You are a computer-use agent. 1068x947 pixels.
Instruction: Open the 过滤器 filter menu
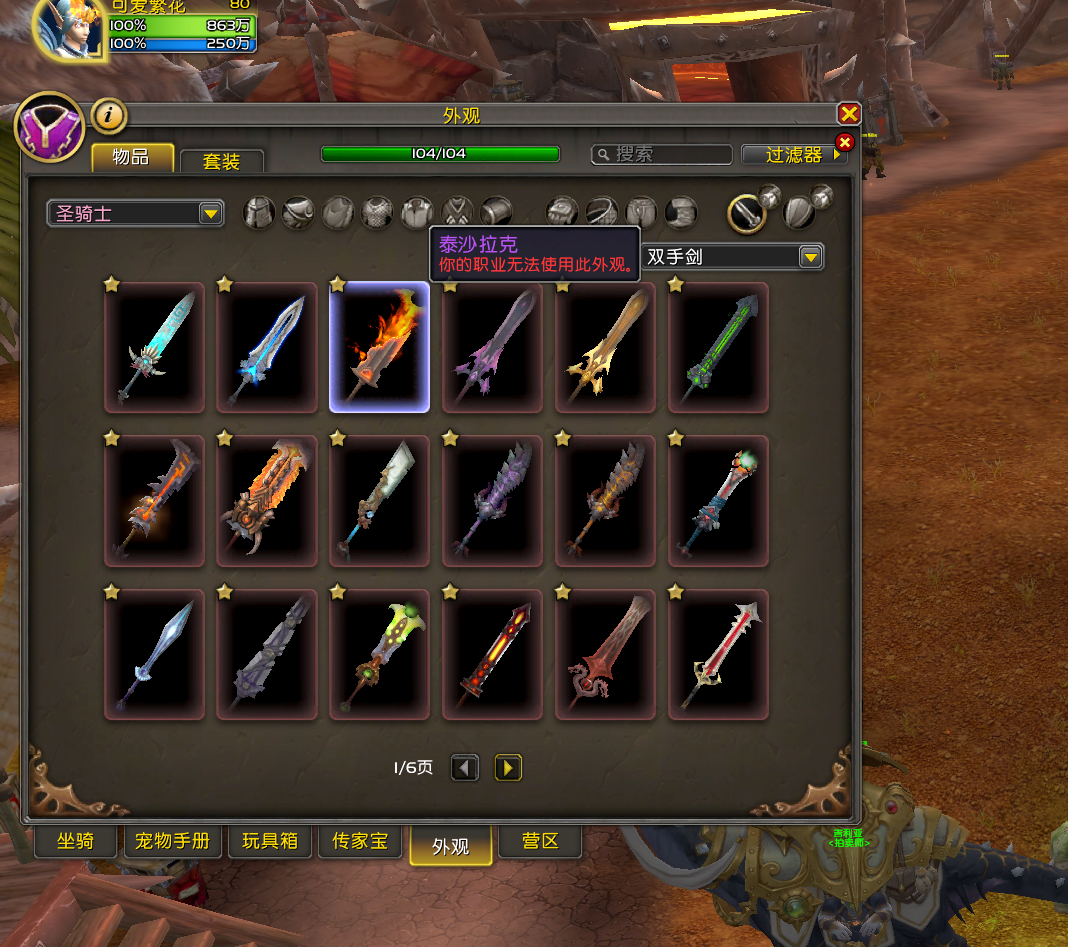point(795,155)
